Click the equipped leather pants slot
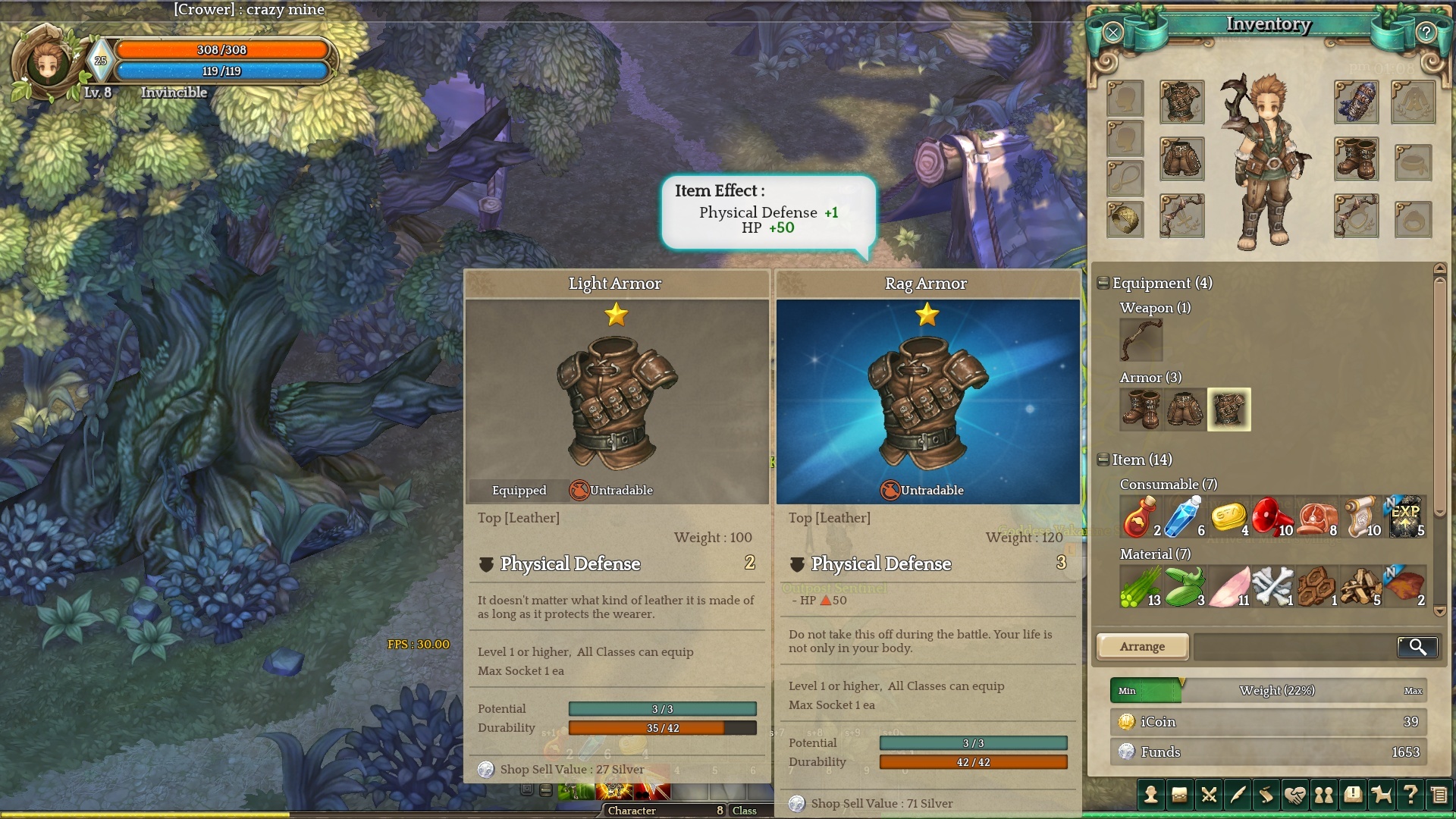 1181,158
